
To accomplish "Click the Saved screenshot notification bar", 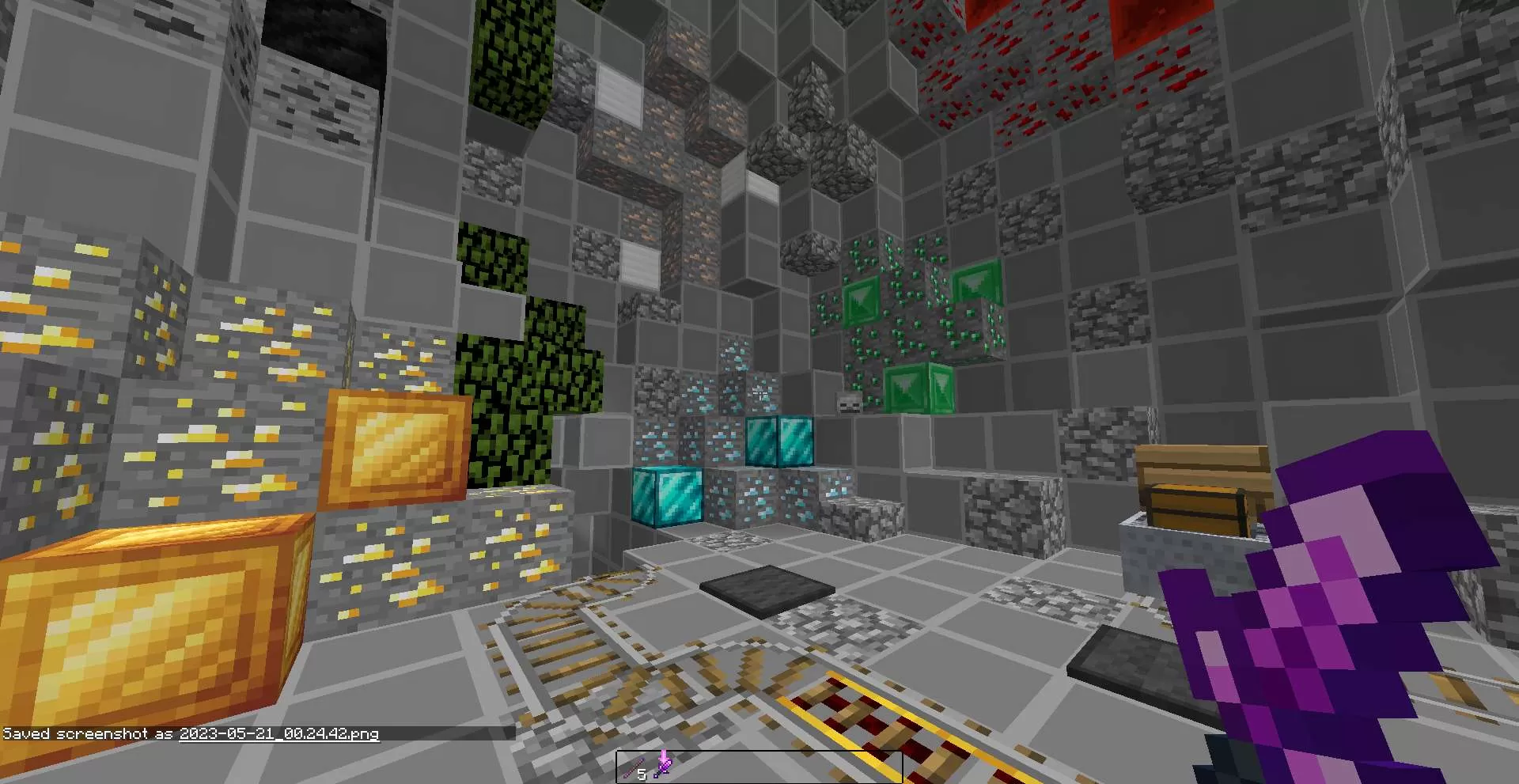I will coord(190,733).
